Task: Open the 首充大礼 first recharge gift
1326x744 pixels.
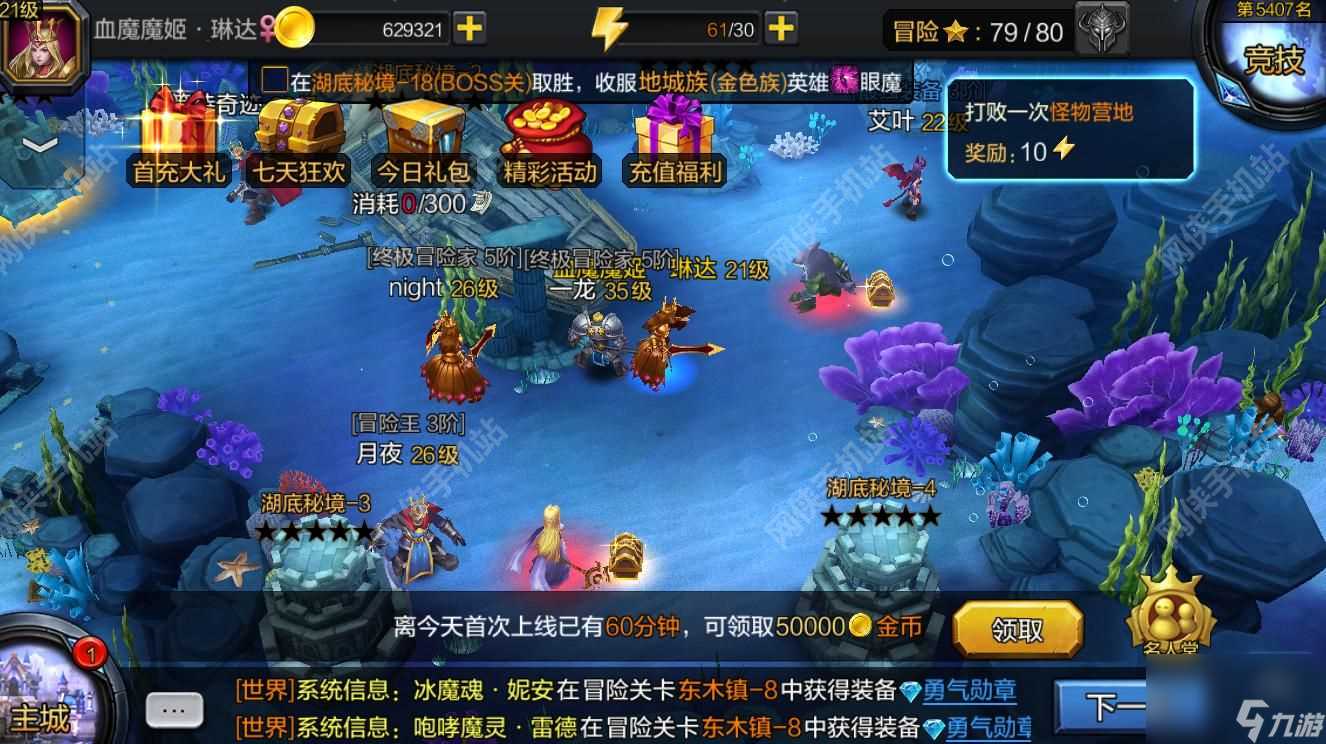Action: (x=176, y=140)
